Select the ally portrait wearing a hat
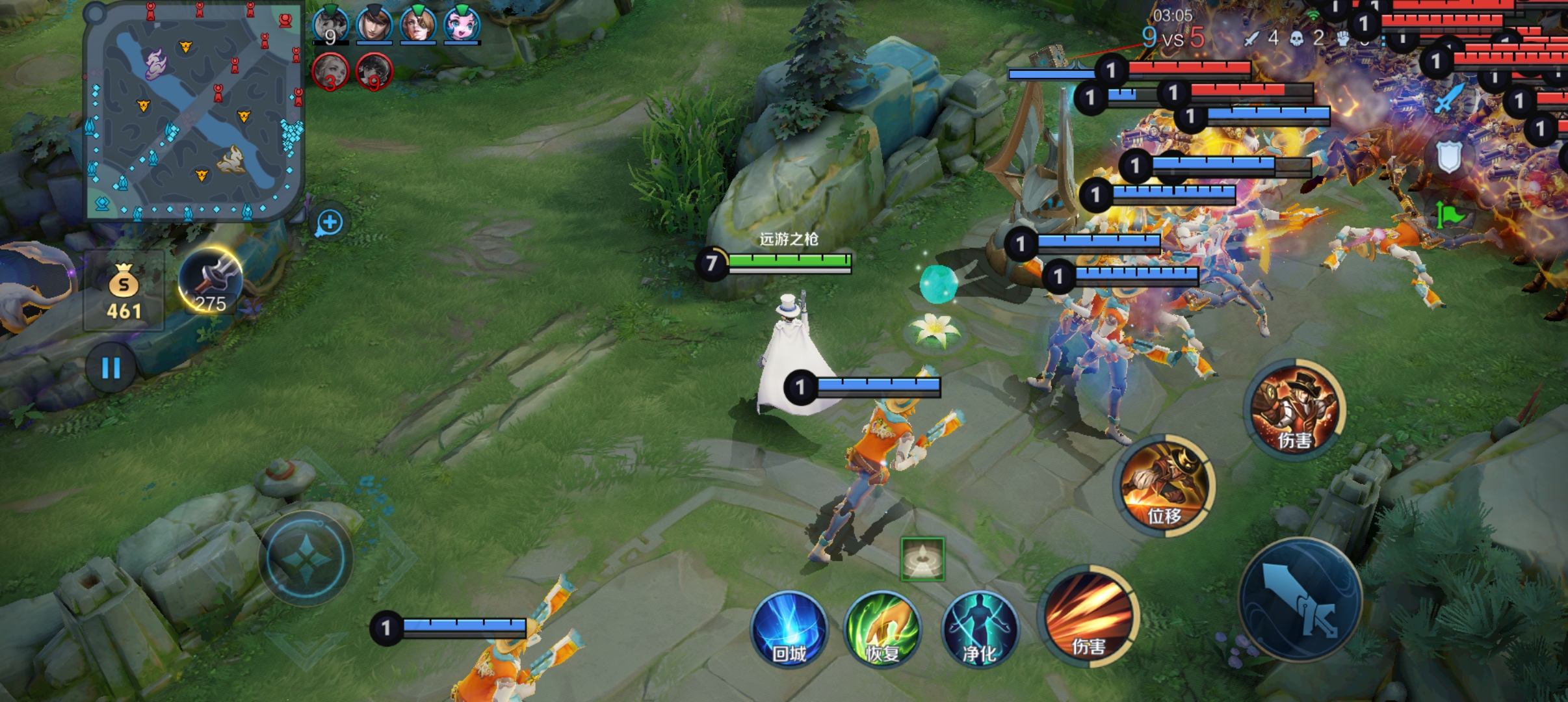This screenshot has height=702, width=1568. tap(374, 25)
